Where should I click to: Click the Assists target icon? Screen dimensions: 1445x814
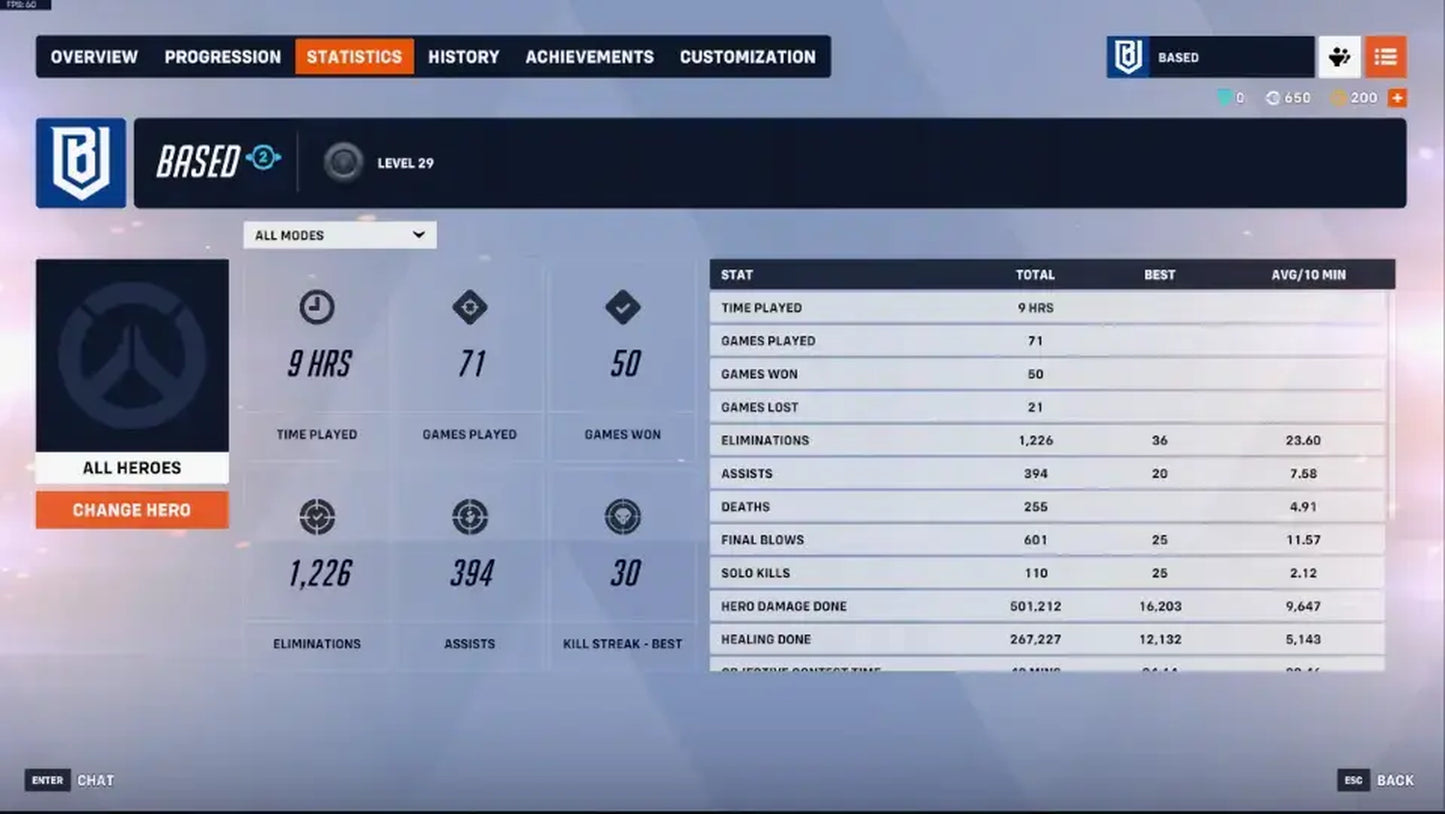click(x=470, y=516)
